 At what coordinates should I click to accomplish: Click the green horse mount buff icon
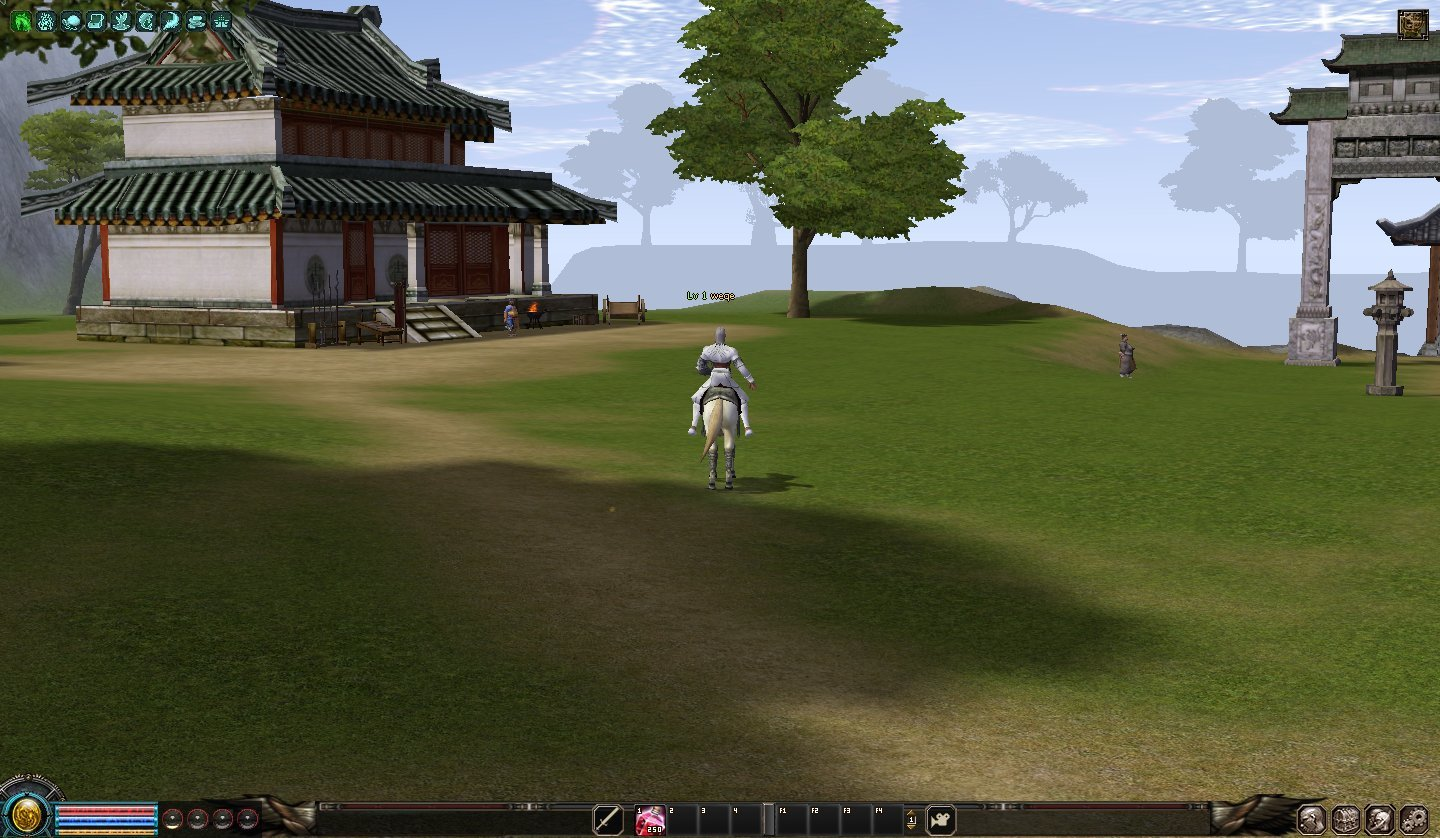(x=20, y=20)
